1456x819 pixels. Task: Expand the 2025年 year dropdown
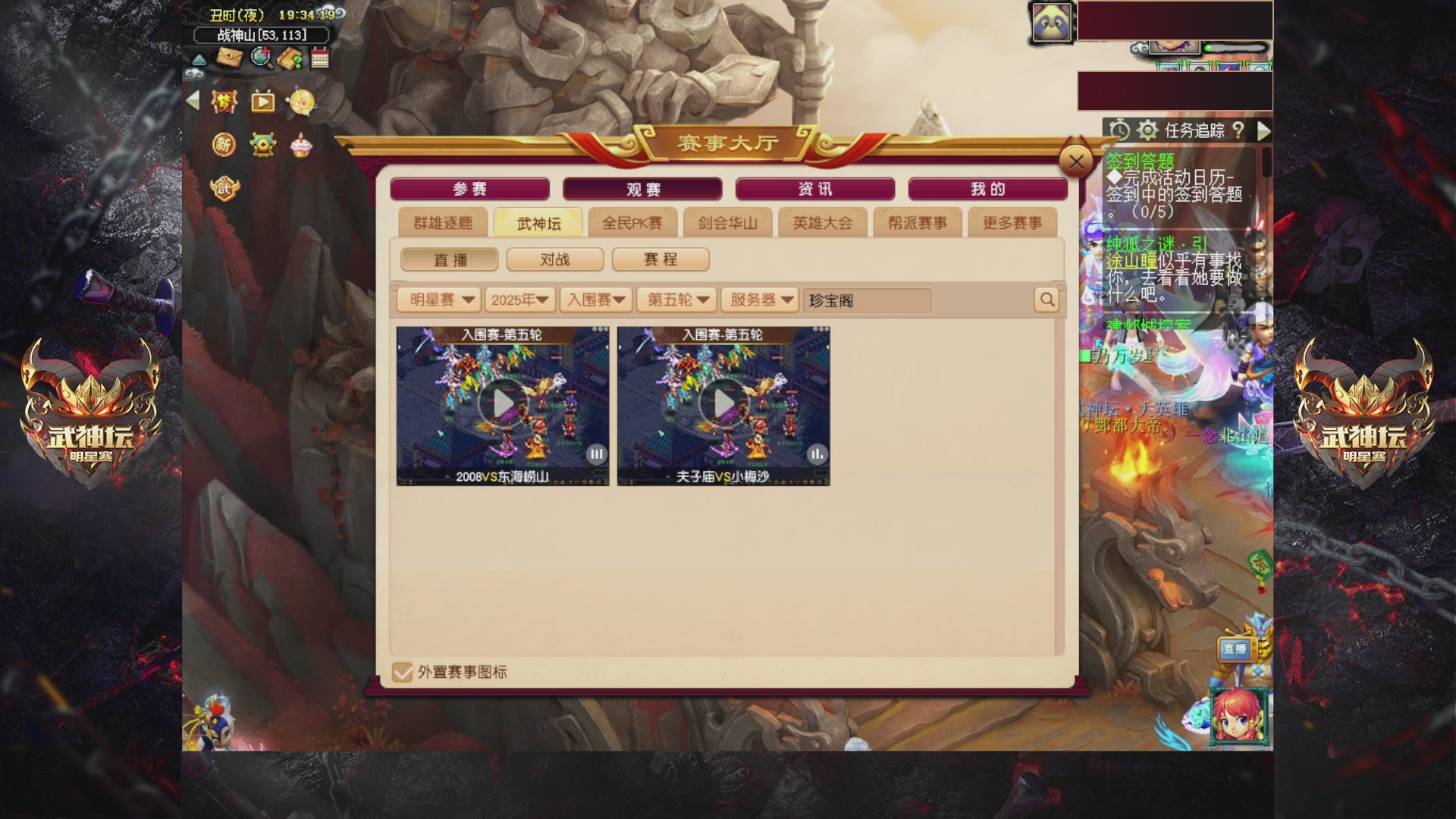click(x=520, y=300)
